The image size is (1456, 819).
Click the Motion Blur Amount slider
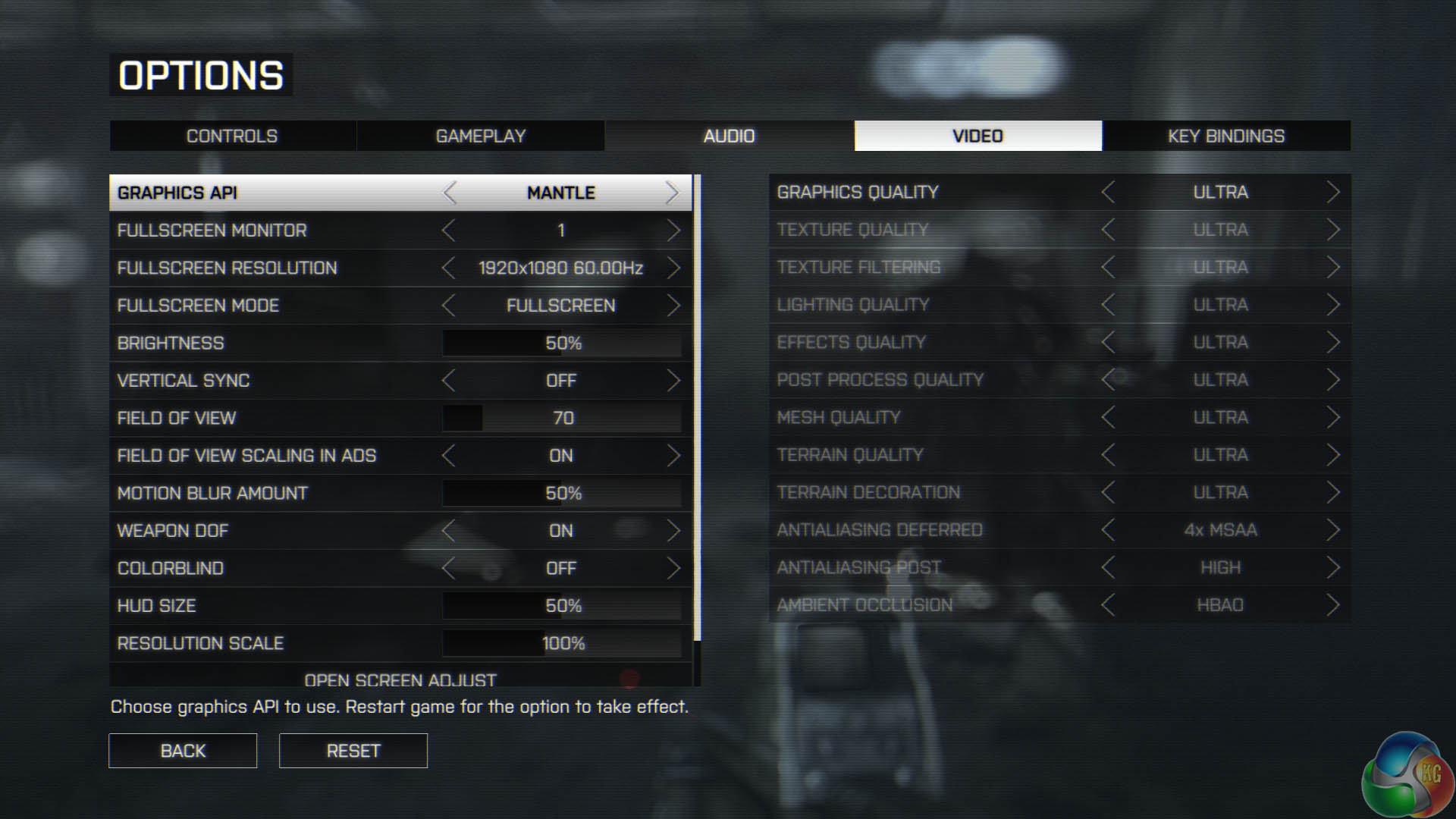562,493
